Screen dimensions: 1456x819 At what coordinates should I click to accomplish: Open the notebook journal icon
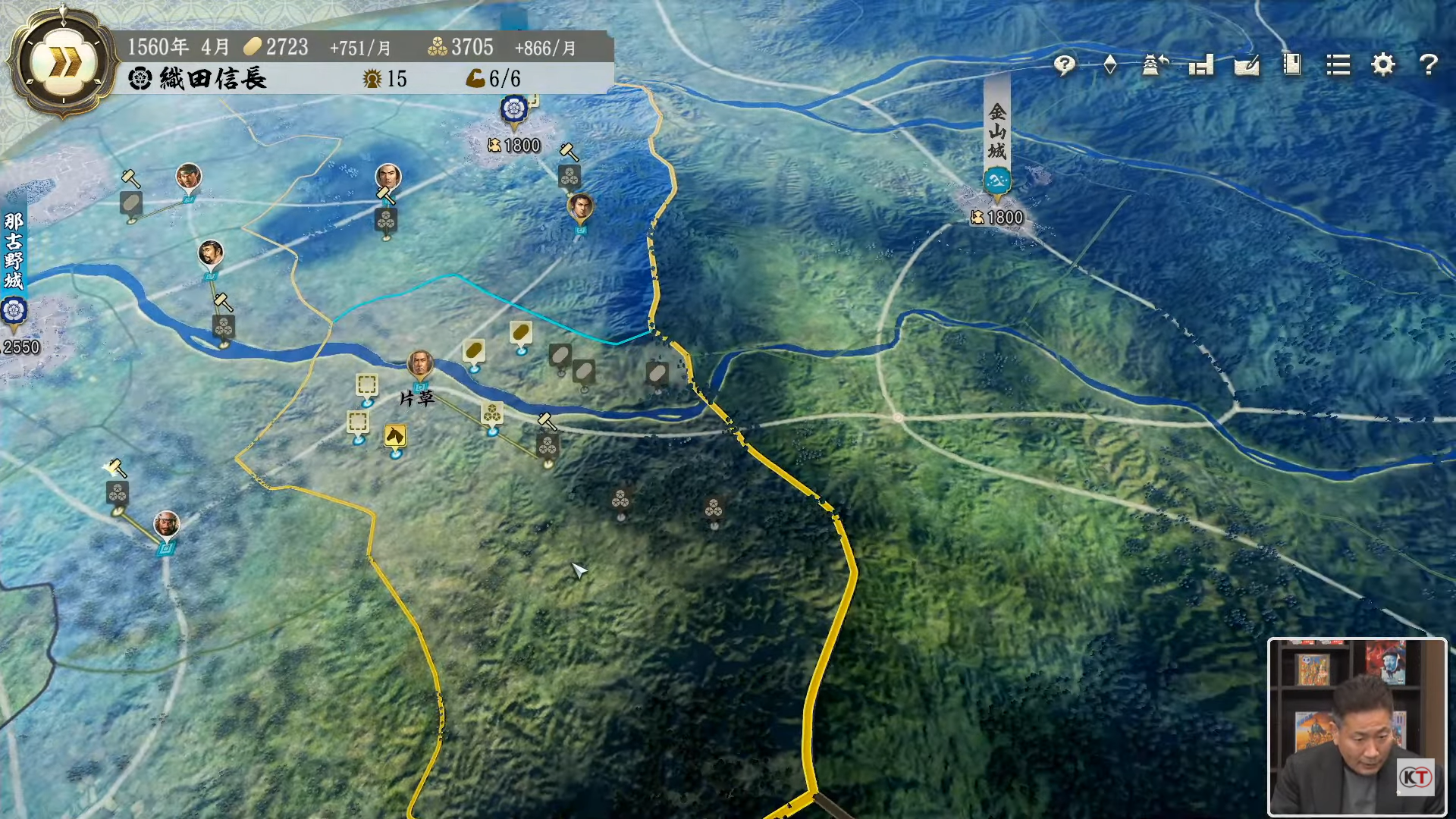pyautogui.click(x=1292, y=65)
